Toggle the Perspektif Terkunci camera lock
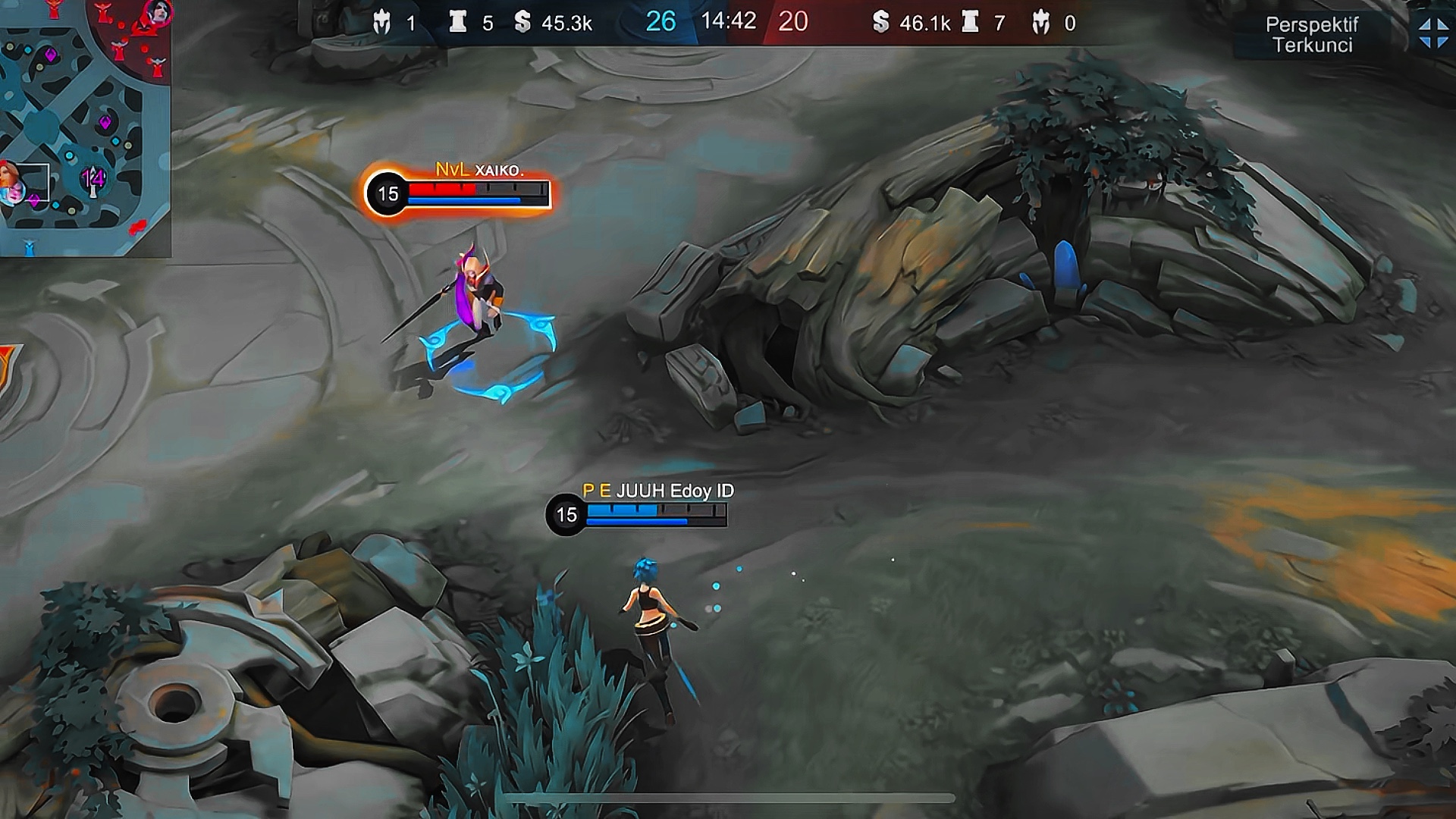This screenshot has height=819, width=1456. coord(1311,35)
